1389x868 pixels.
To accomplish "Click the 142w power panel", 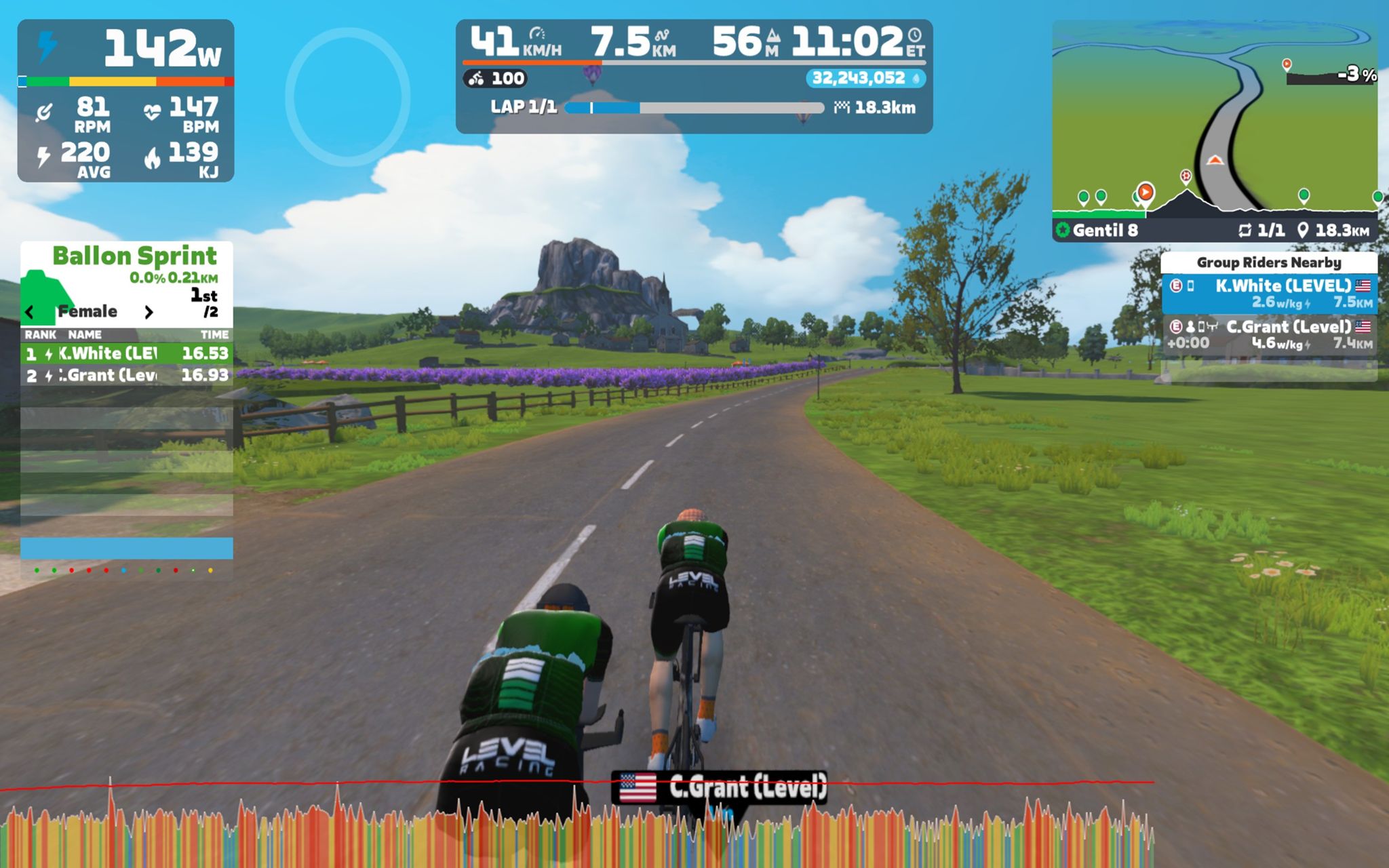I will 126,100.
